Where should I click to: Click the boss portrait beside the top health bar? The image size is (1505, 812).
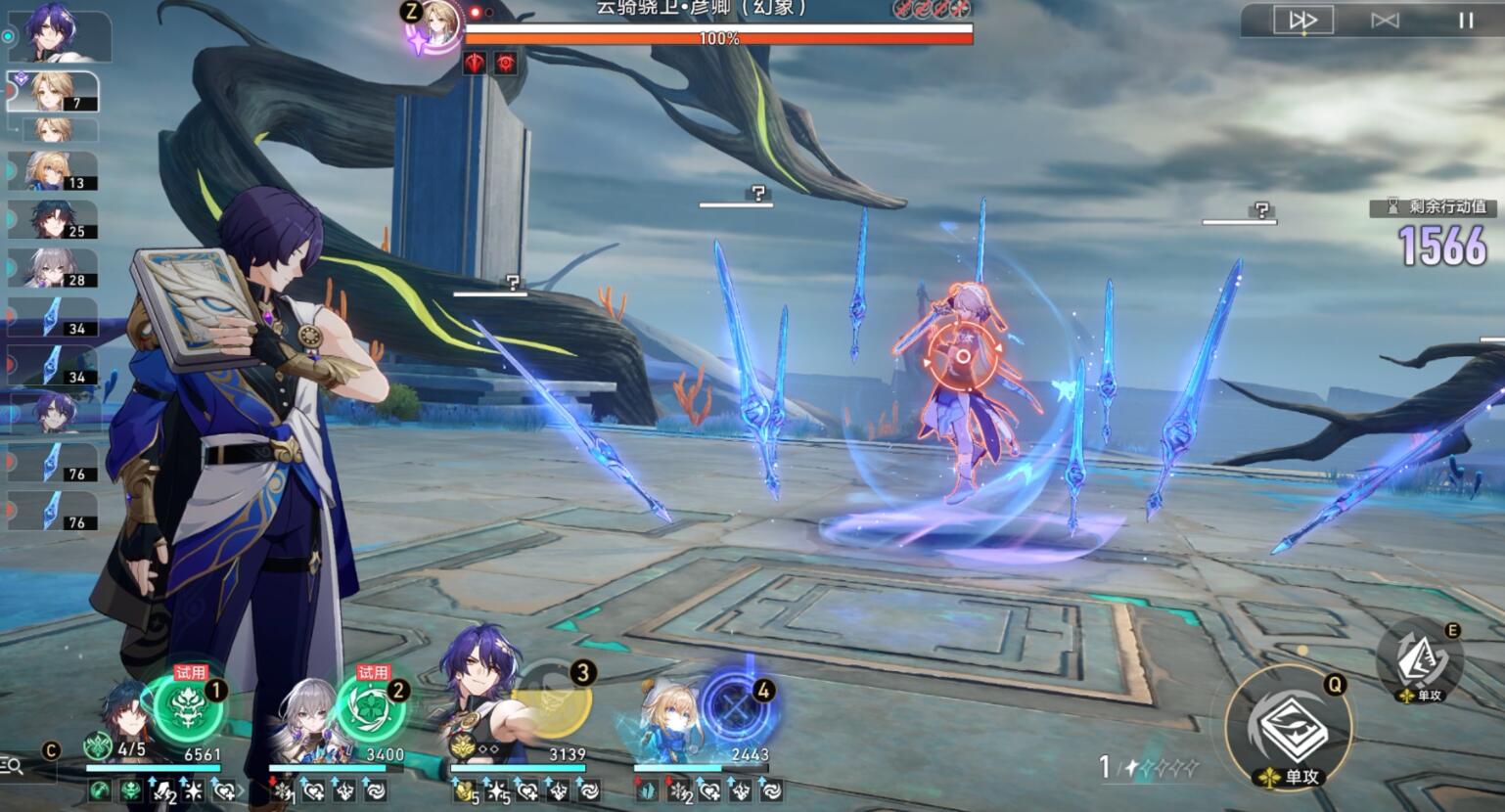[x=434, y=26]
